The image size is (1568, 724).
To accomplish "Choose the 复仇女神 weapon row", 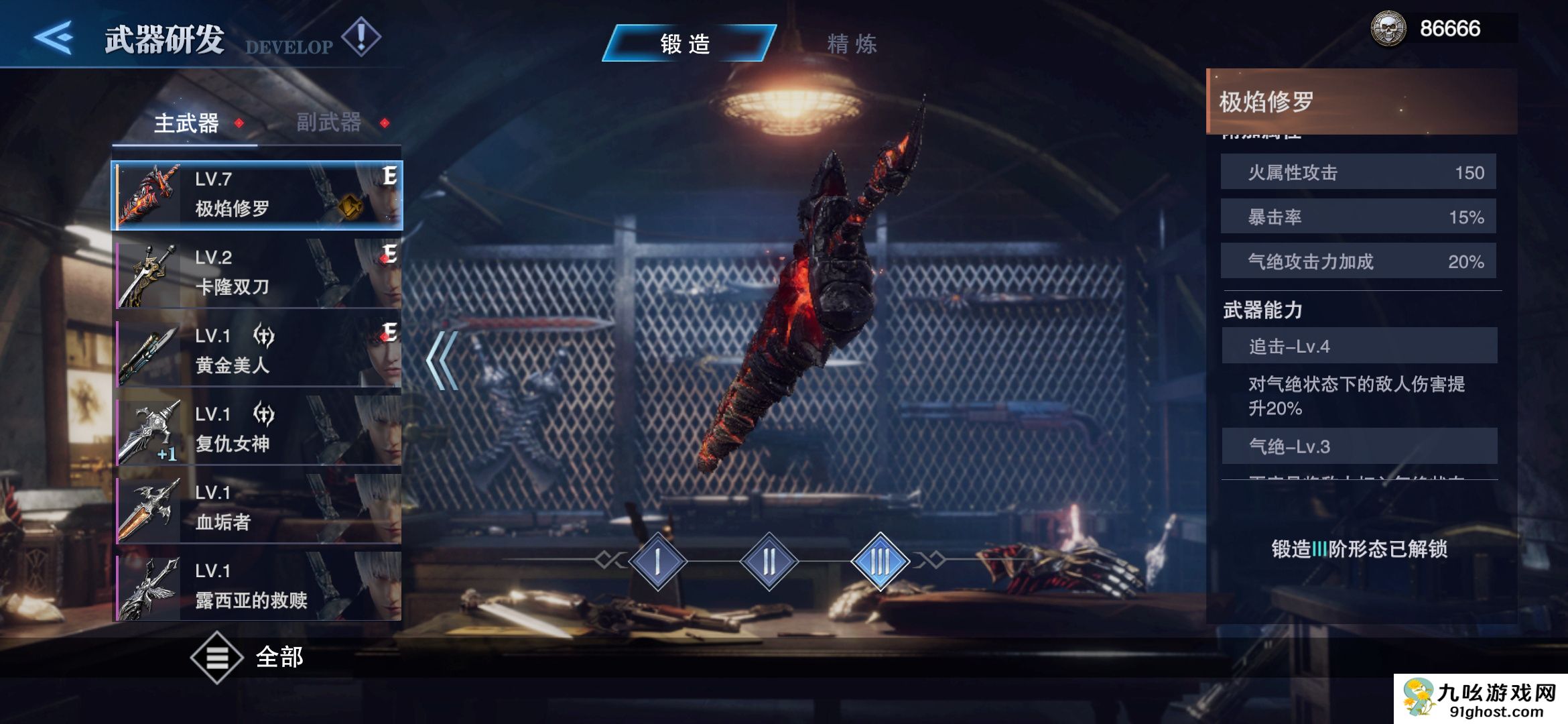I will (257, 430).
